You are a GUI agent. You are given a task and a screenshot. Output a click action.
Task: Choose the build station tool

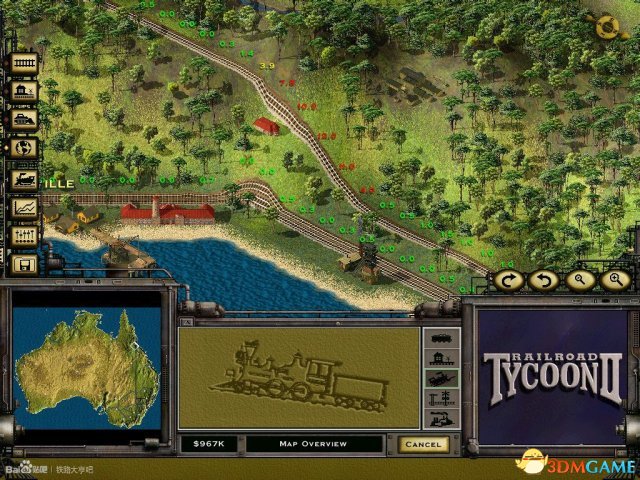[x=24, y=91]
